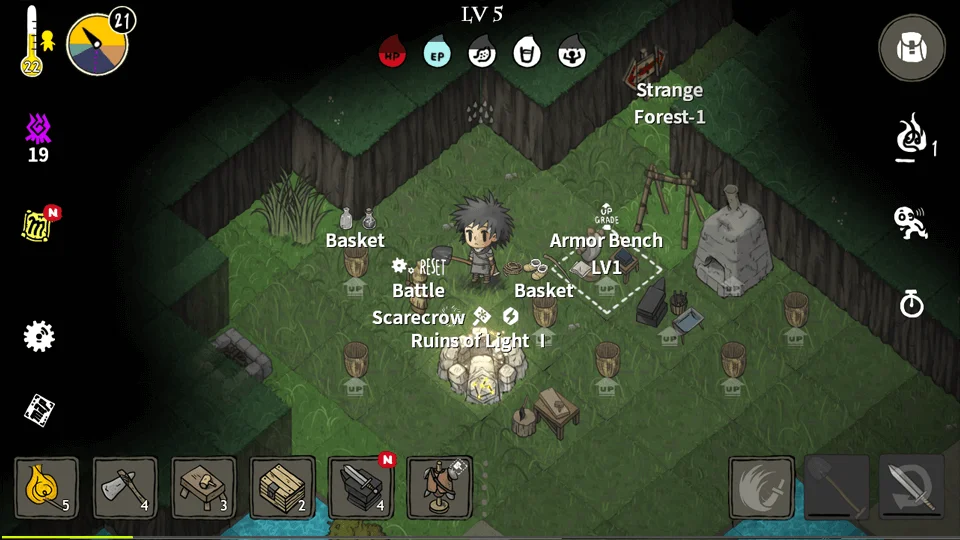
Task: Open the backpack inventory
Action: (x=911, y=48)
